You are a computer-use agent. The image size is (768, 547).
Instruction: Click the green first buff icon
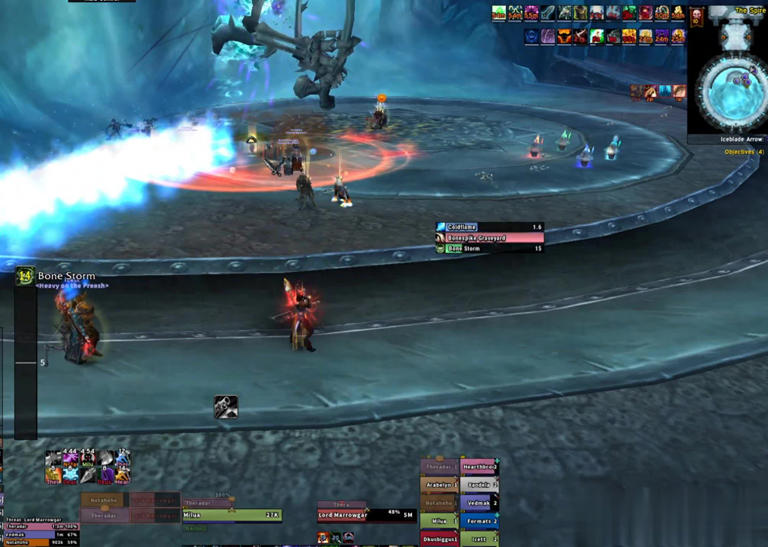coord(499,13)
